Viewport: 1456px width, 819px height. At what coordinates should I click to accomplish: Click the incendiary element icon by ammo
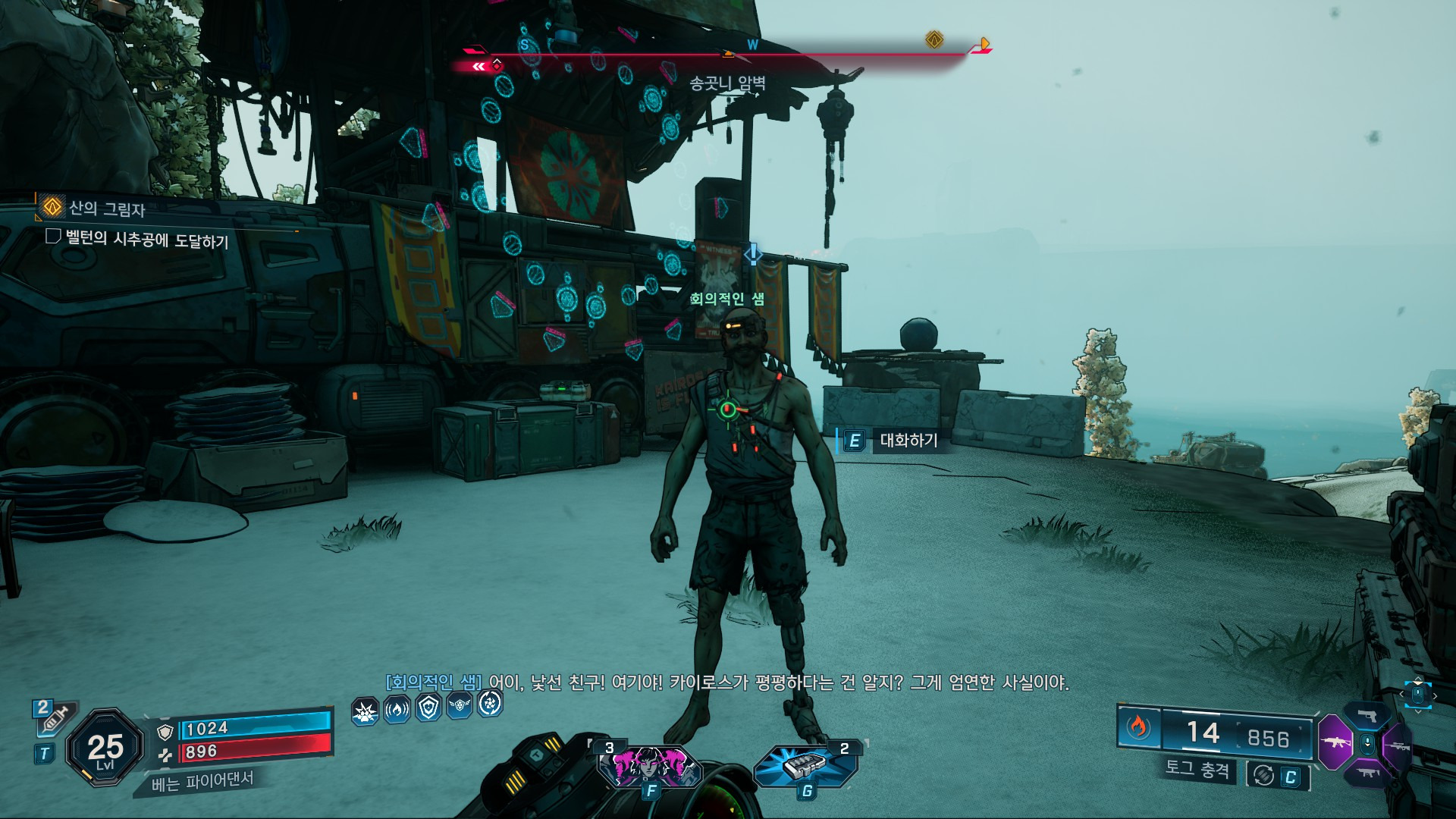coord(1137,728)
